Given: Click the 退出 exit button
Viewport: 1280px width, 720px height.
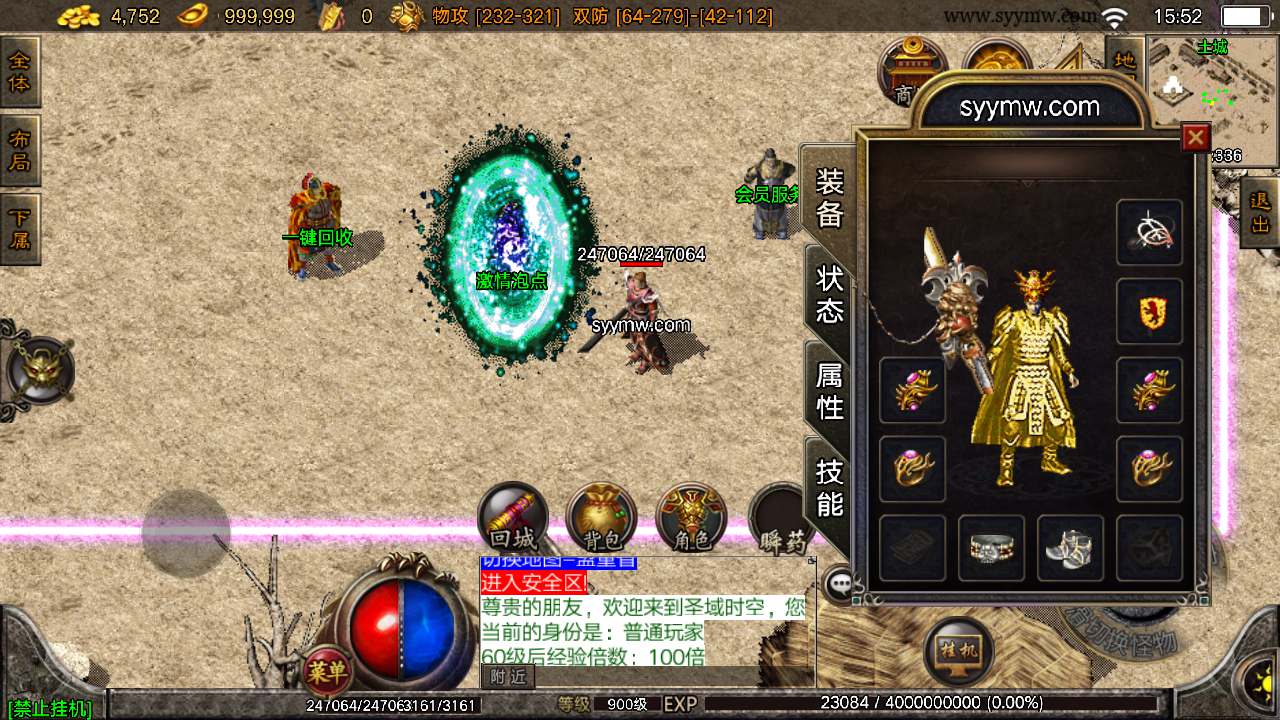Looking at the screenshot, I should (1259, 213).
